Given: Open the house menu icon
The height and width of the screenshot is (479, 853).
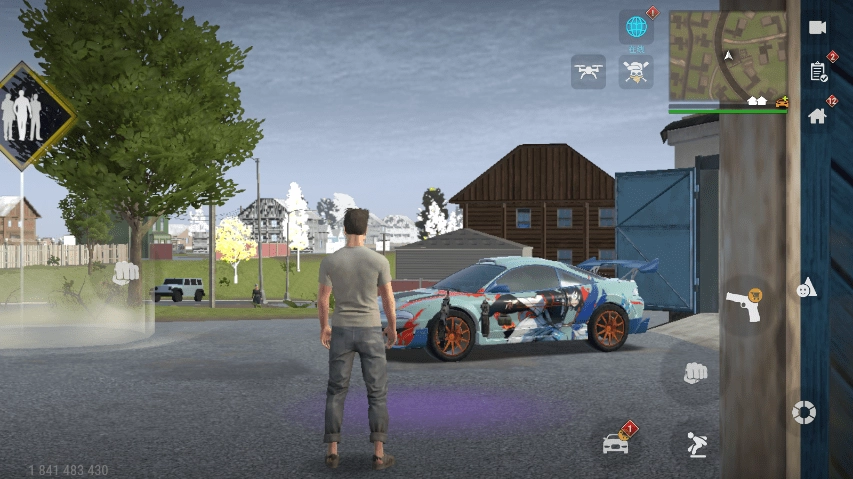Looking at the screenshot, I should [x=817, y=115].
